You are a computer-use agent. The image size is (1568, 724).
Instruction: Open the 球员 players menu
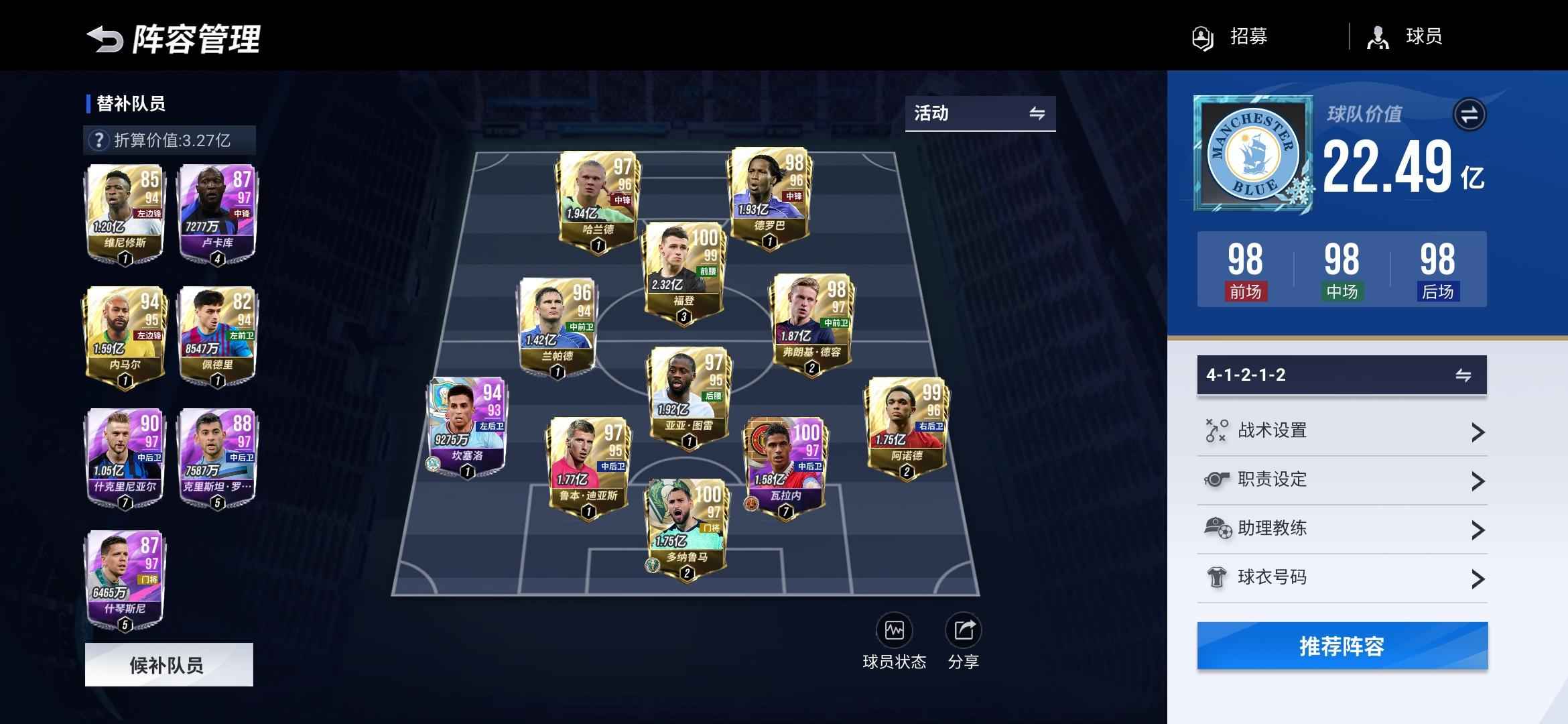(1404, 37)
